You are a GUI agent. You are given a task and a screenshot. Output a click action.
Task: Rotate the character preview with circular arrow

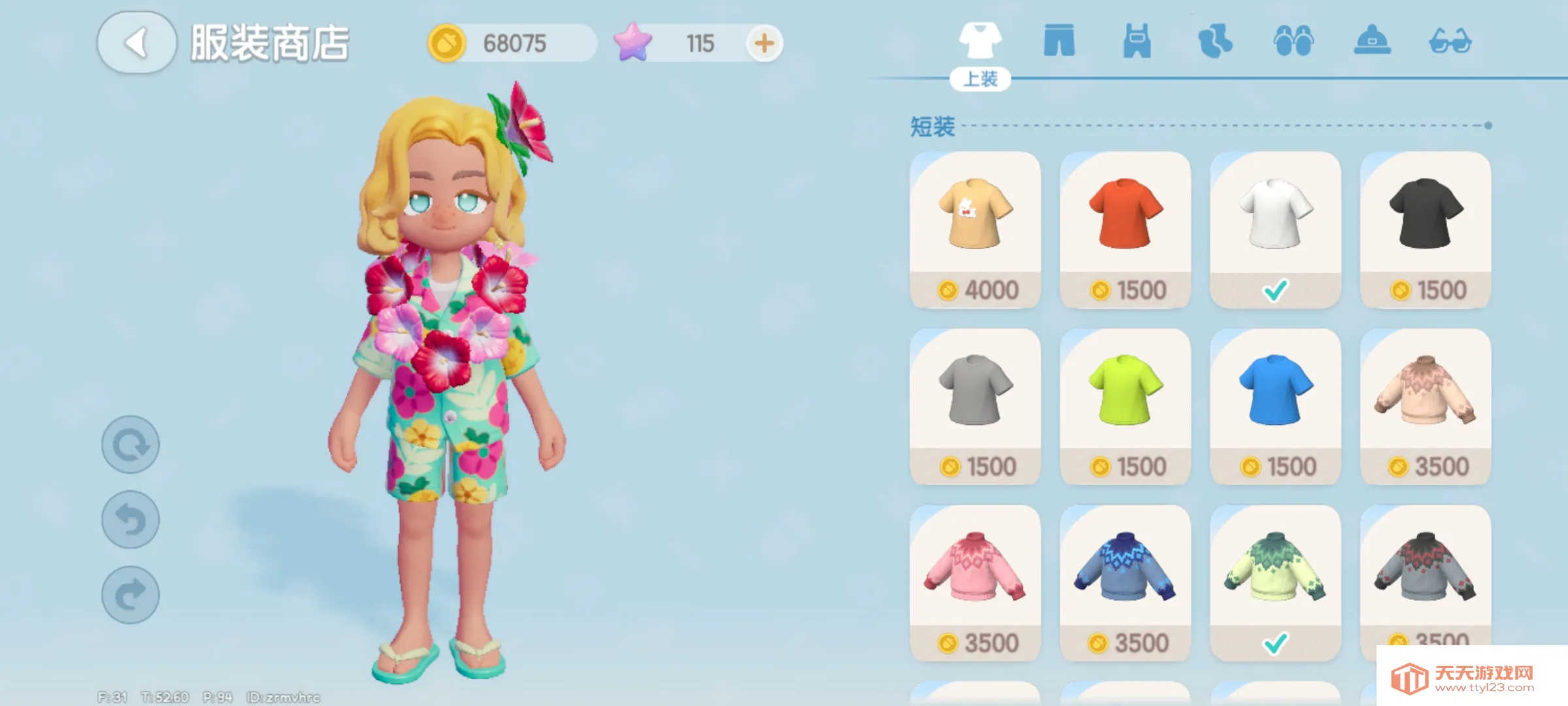pyautogui.click(x=131, y=445)
